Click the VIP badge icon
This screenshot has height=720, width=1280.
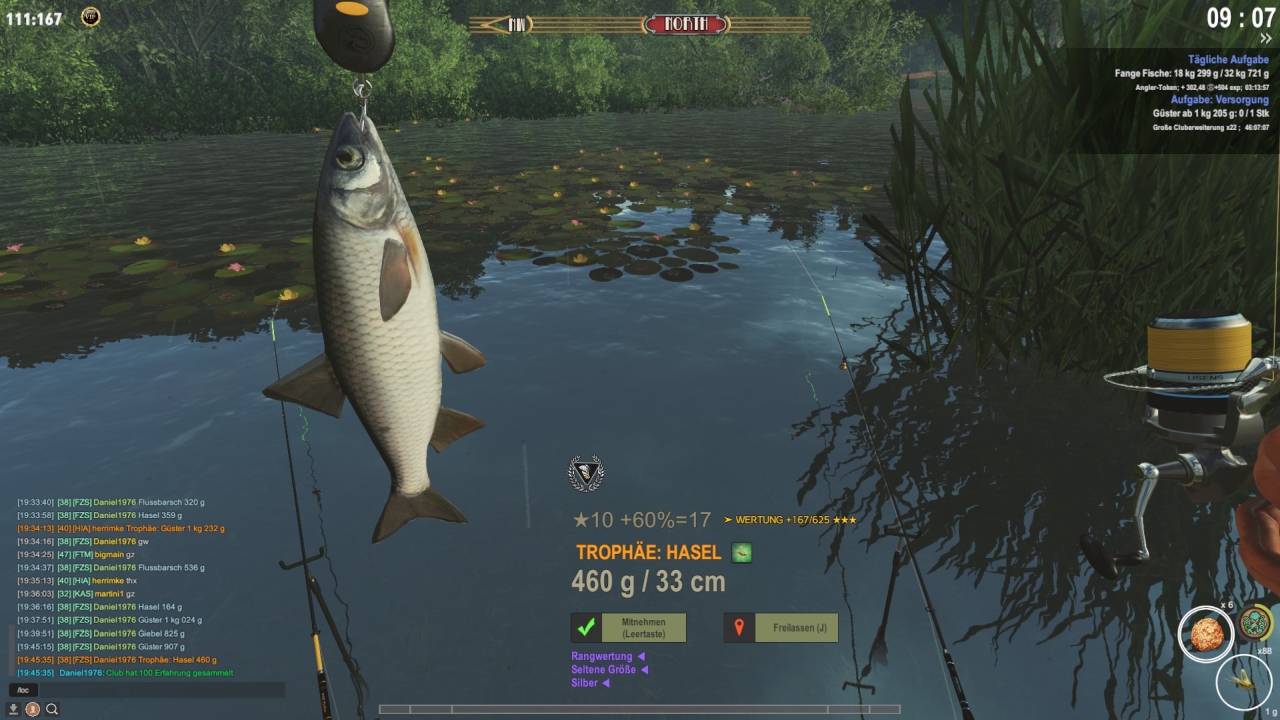tap(90, 17)
